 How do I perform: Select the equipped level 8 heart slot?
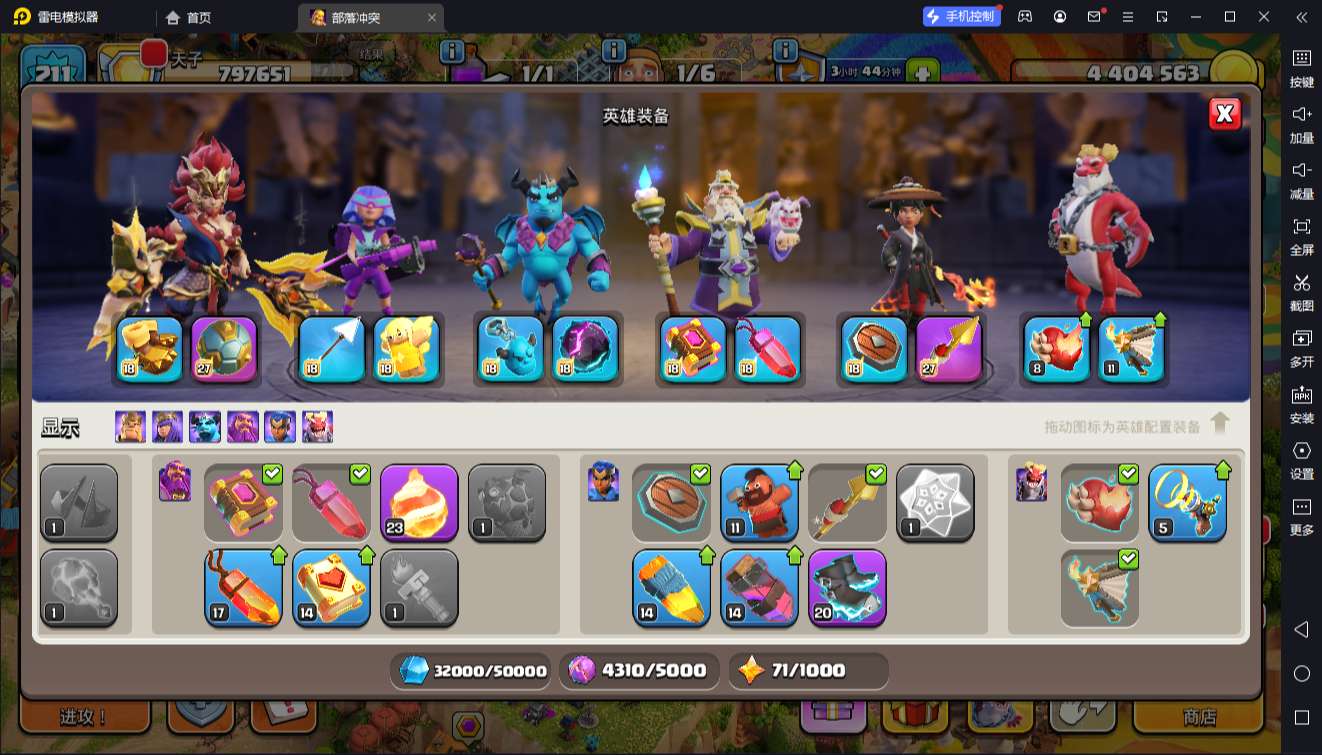(x=1056, y=349)
